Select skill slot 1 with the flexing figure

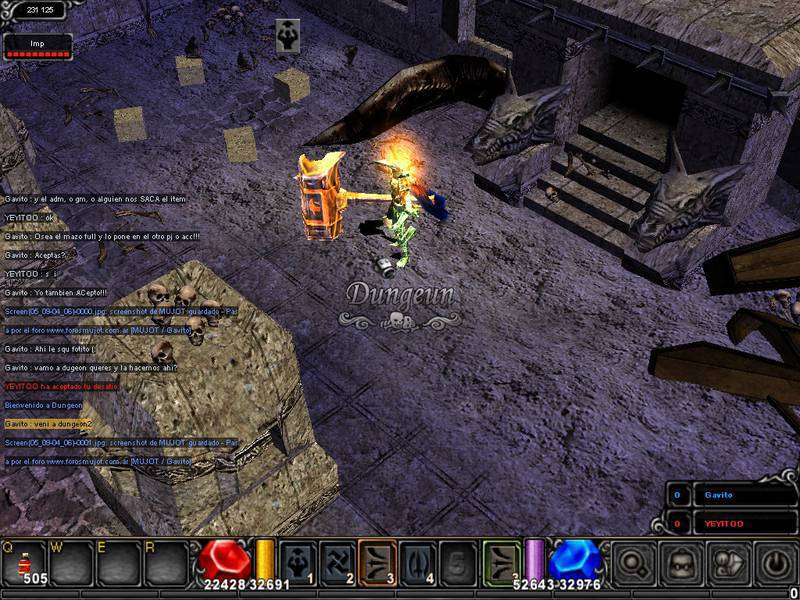coord(299,561)
